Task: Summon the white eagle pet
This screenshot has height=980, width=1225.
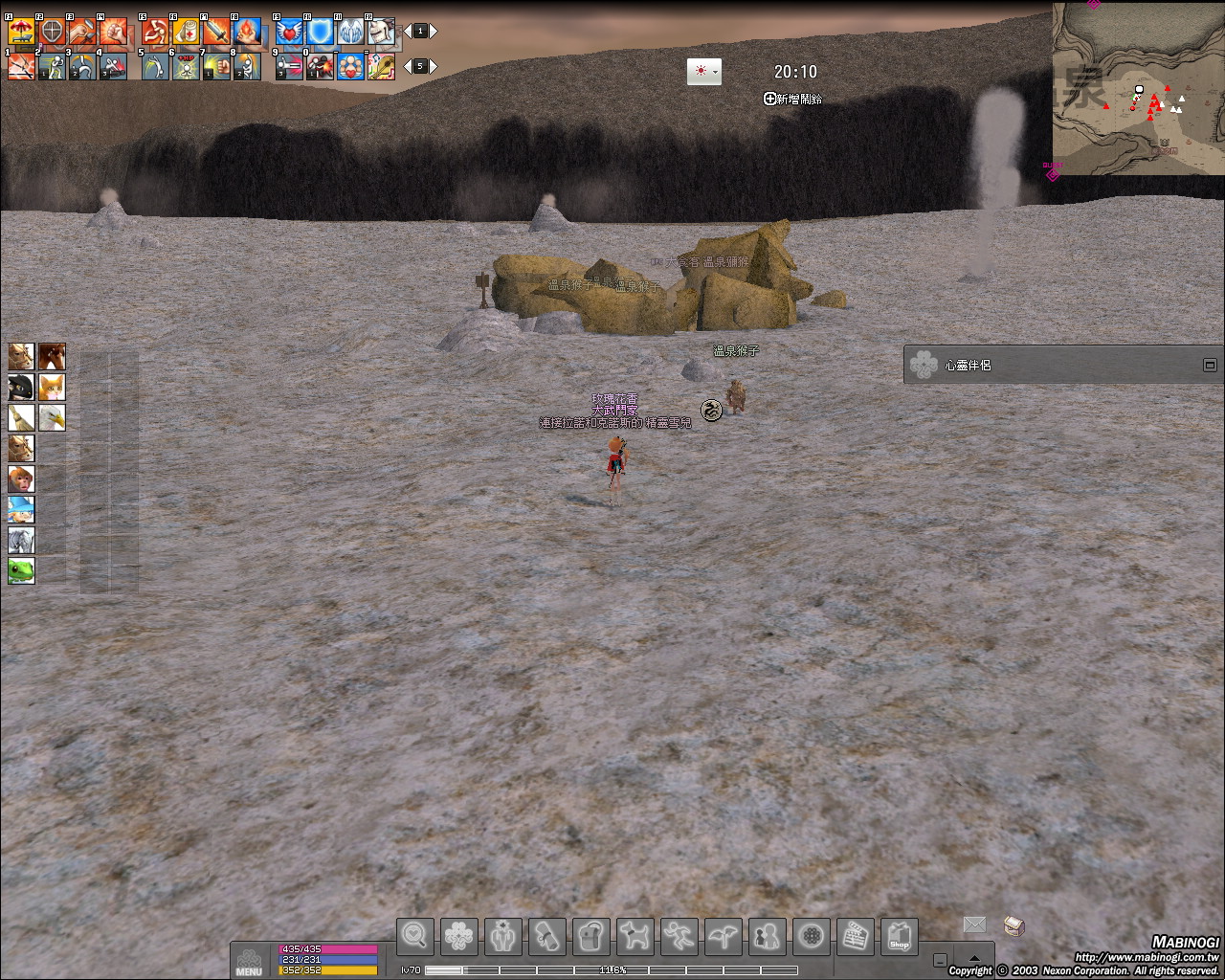Action: point(52,418)
